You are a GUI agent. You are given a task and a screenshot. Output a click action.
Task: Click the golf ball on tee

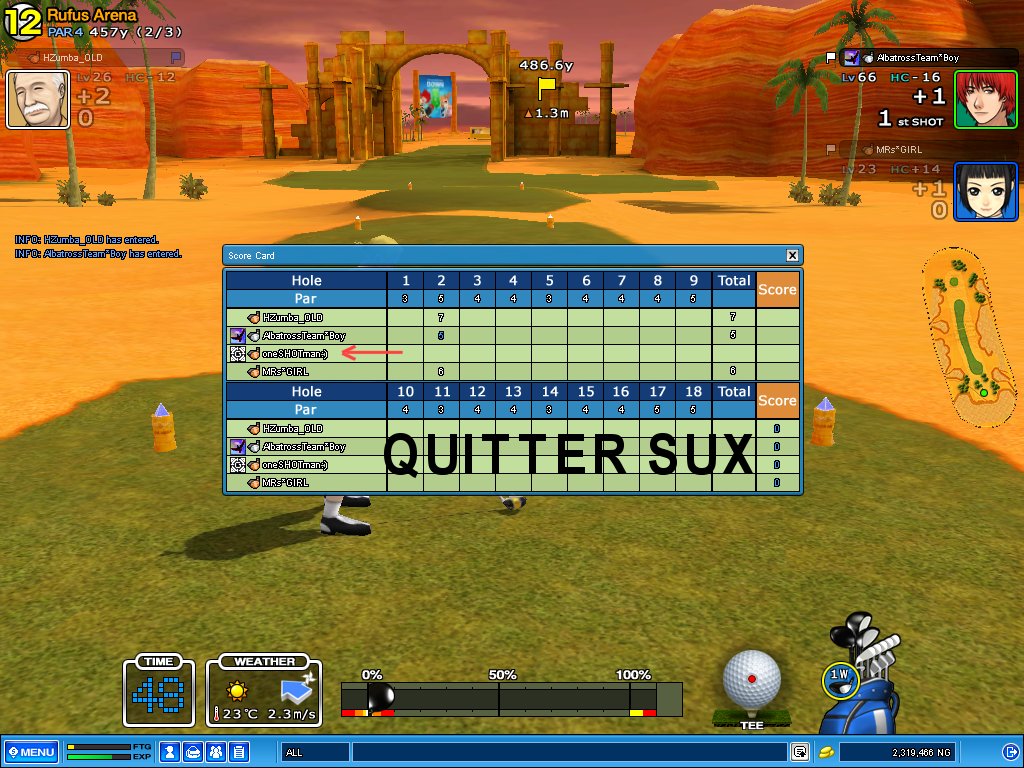(x=752, y=680)
